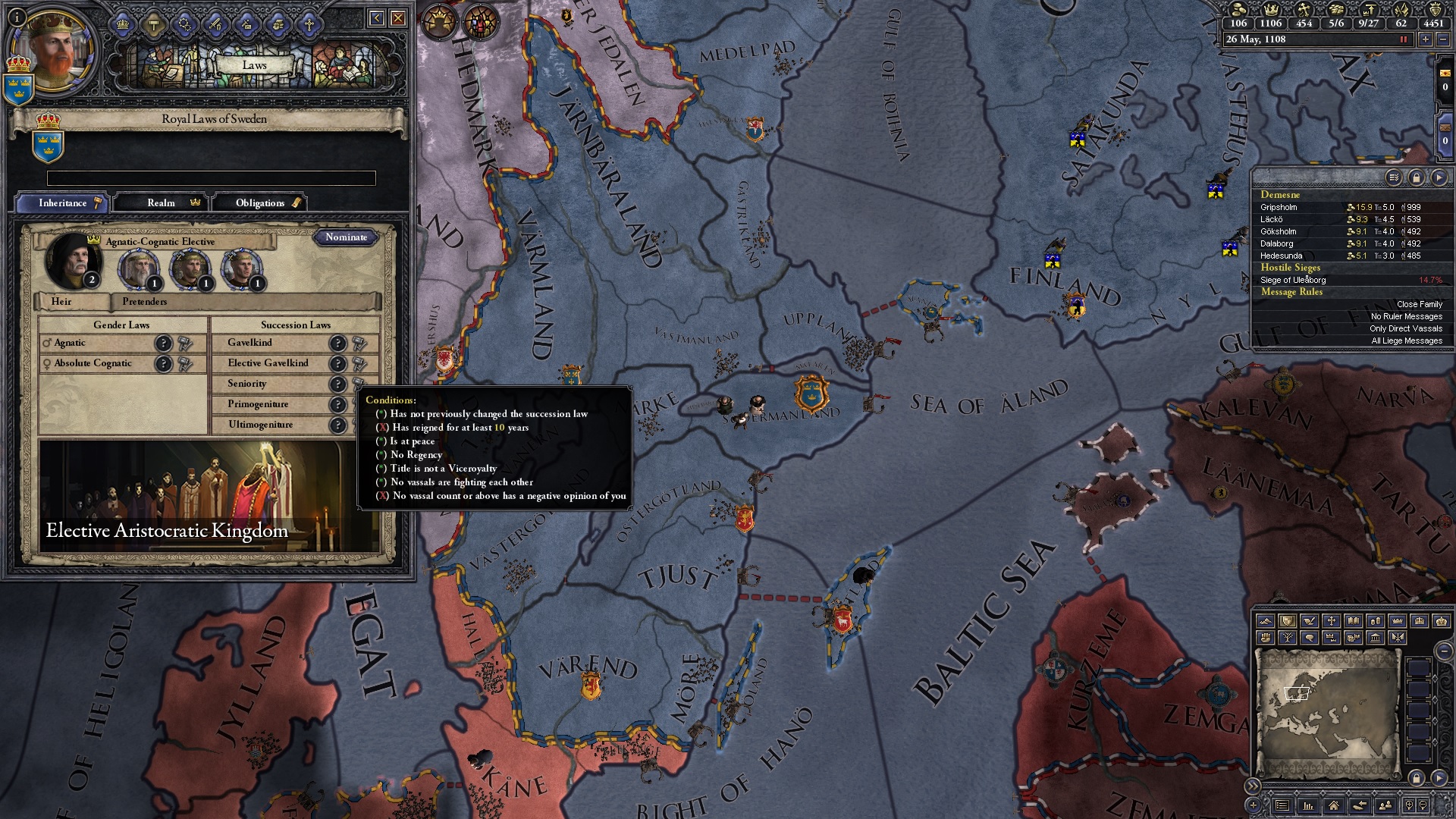Toggle the No Ruler Messages rule
Viewport: 1456px width, 819px height.
tap(1405, 316)
